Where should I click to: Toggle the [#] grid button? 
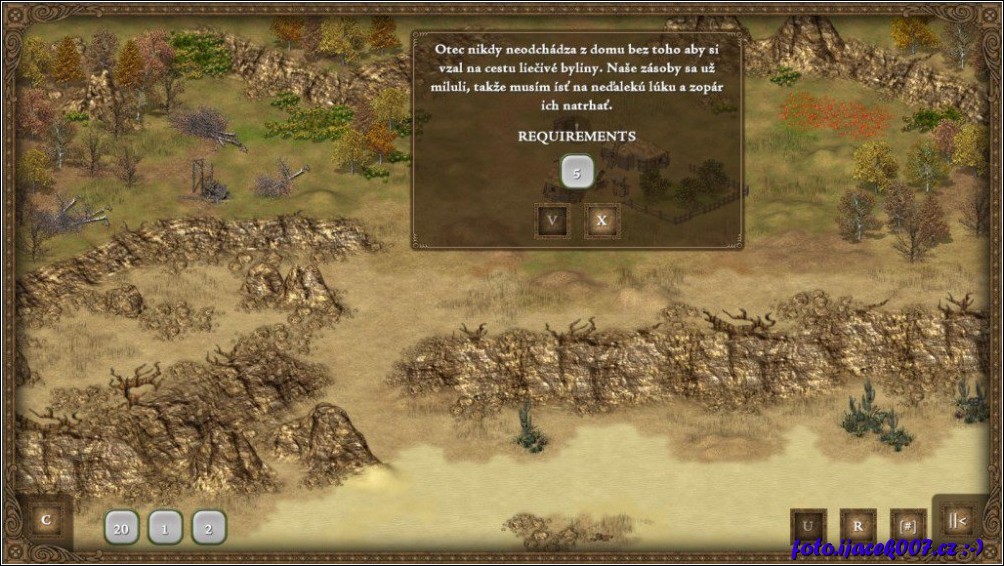908,526
